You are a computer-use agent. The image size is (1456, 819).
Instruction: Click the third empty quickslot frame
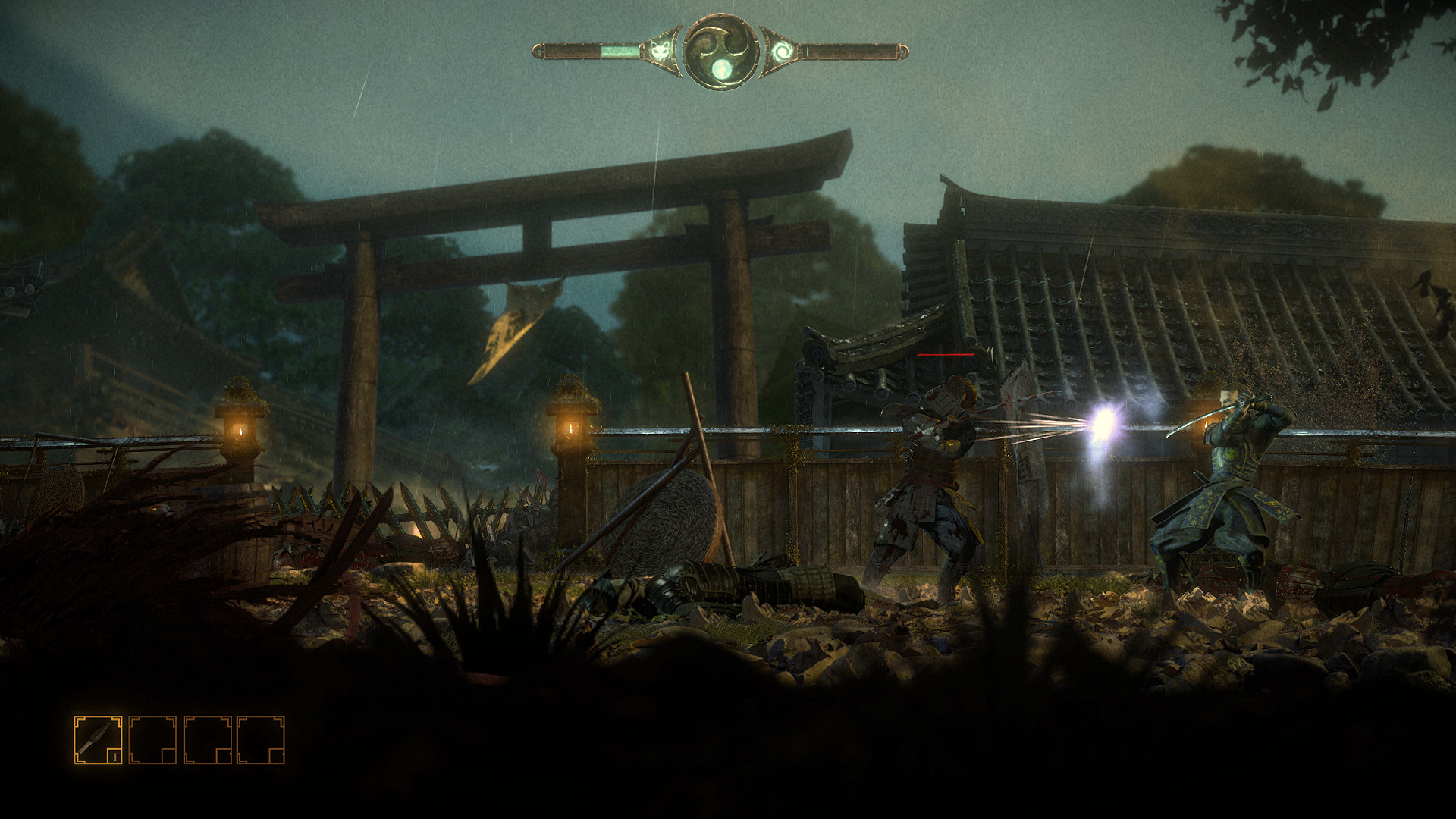pos(208,740)
